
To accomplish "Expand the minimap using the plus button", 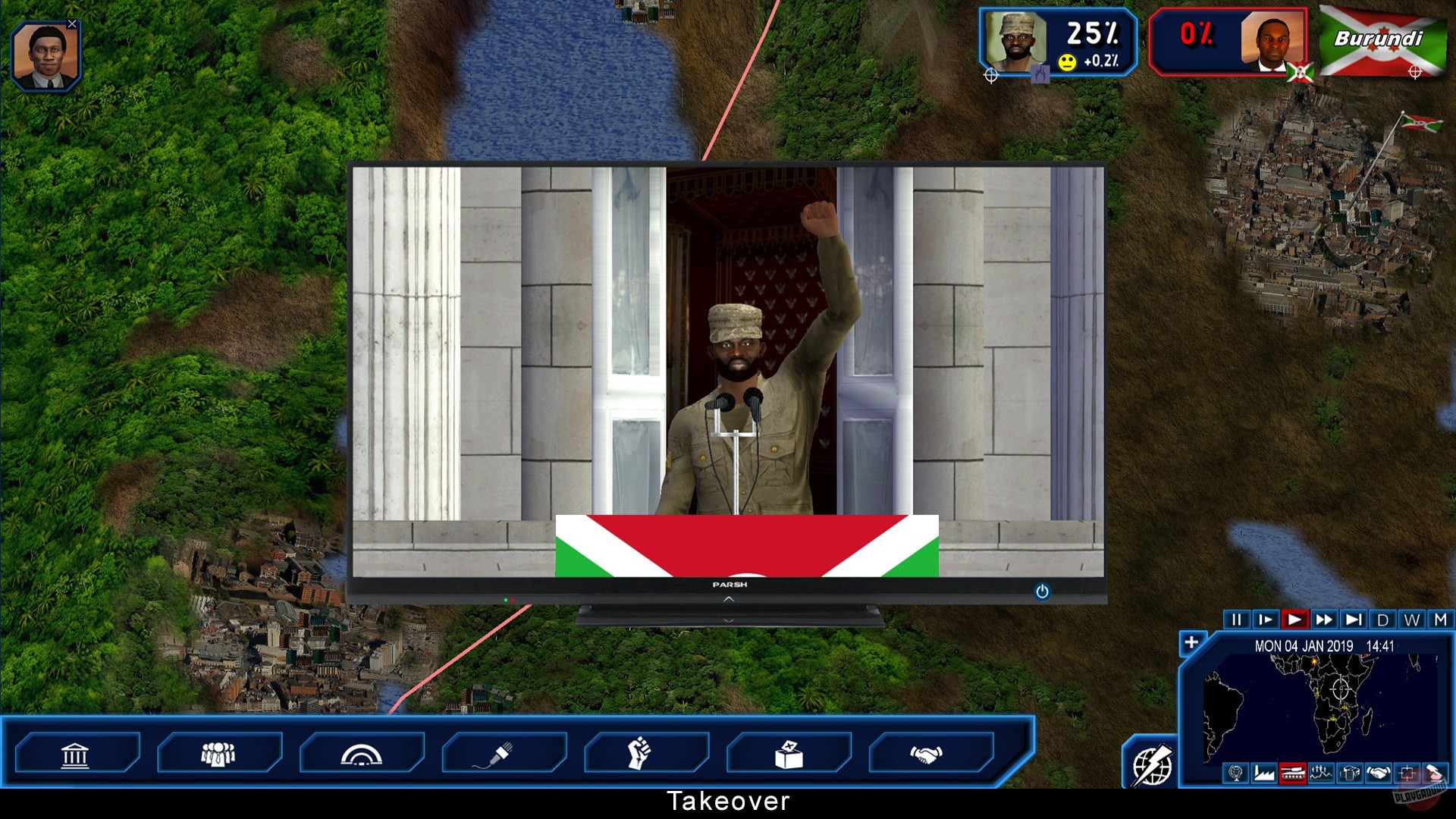I will 1191,642.
